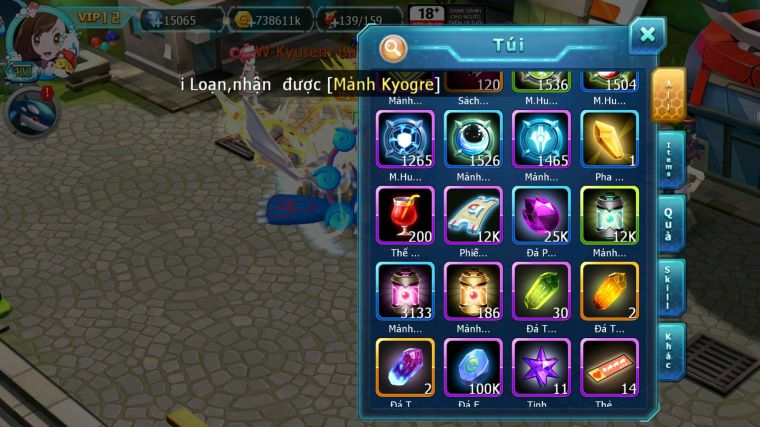Choose the ticket item showing 12K

pyautogui.click(x=473, y=216)
